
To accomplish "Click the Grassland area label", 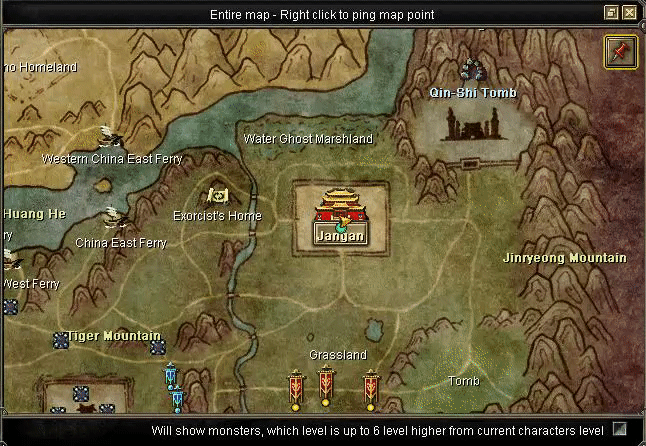I will coord(338,355).
